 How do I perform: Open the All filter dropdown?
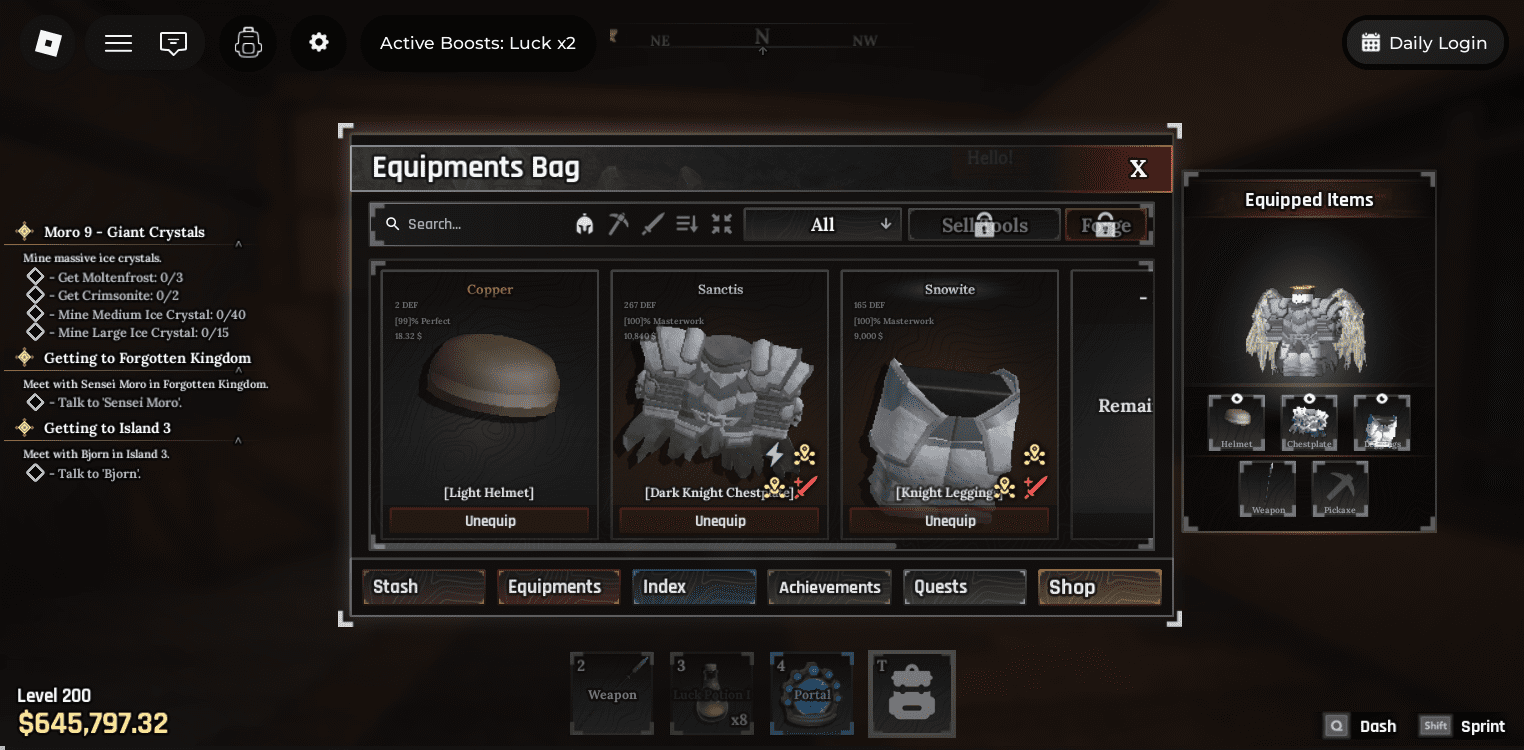point(823,225)
